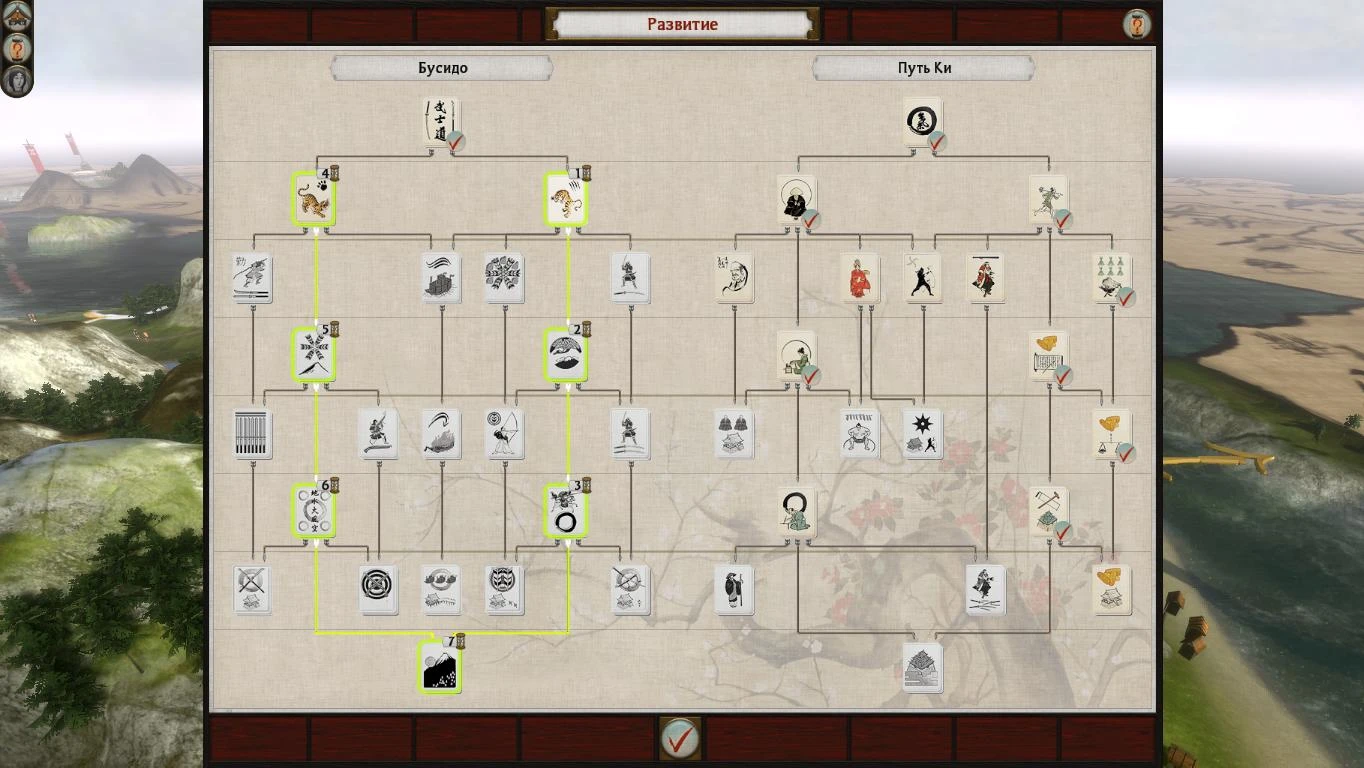
Task: Select the windmill-crest technology numbered 5
Action: click(x=313, y=355)
